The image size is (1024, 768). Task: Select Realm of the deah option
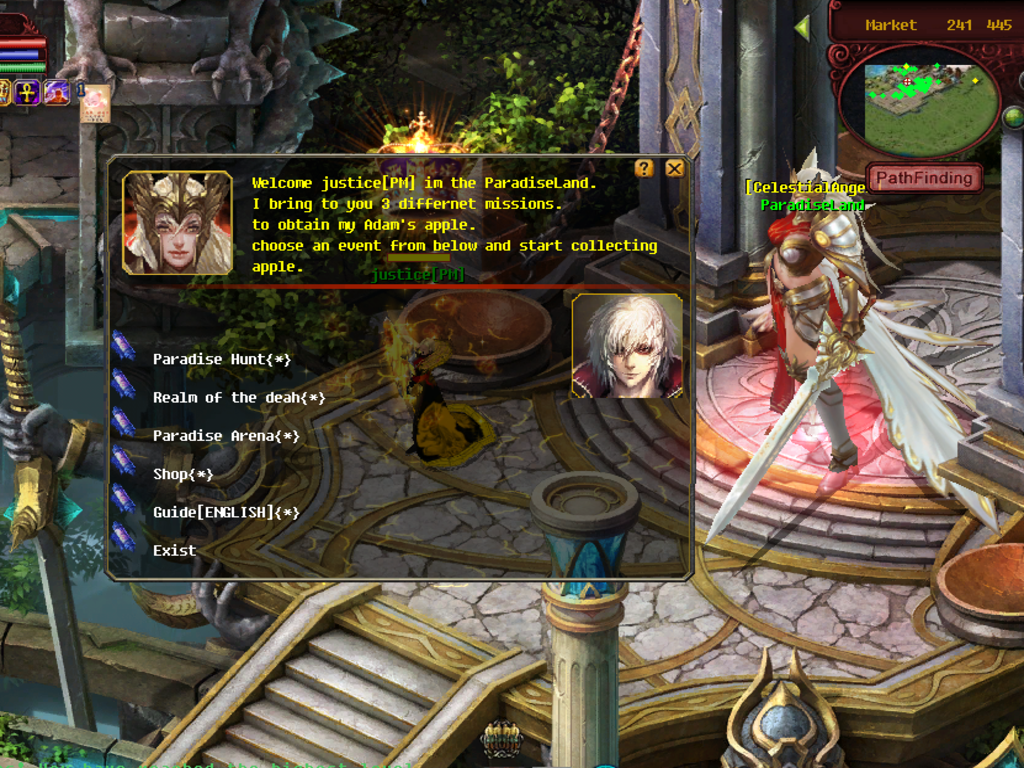coord(239,398)
